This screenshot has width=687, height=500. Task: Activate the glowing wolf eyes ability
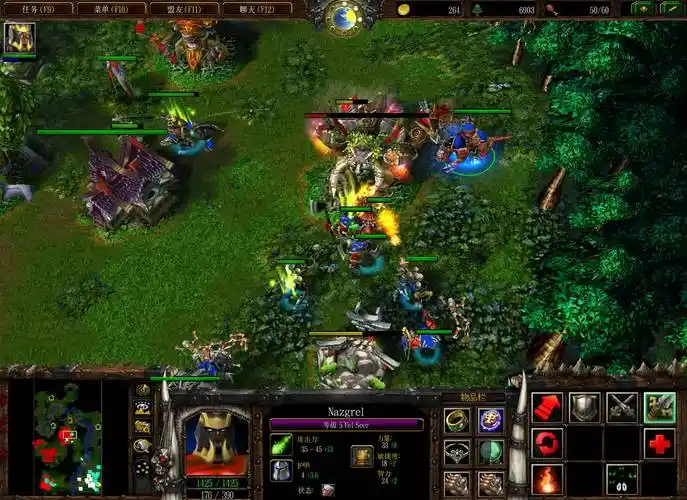(622, 478)
